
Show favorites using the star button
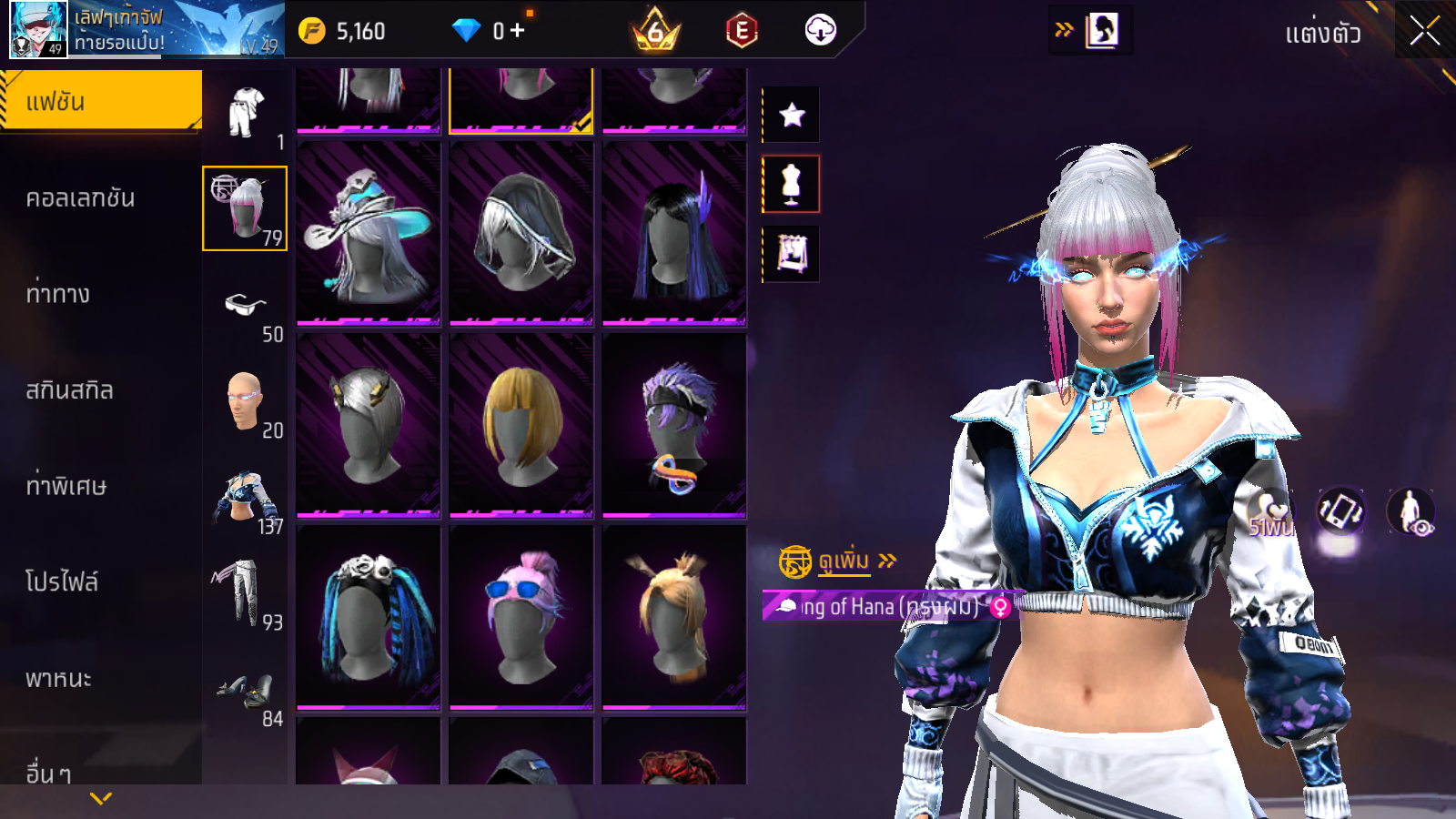pyautogui.click(x=792, y=115)
